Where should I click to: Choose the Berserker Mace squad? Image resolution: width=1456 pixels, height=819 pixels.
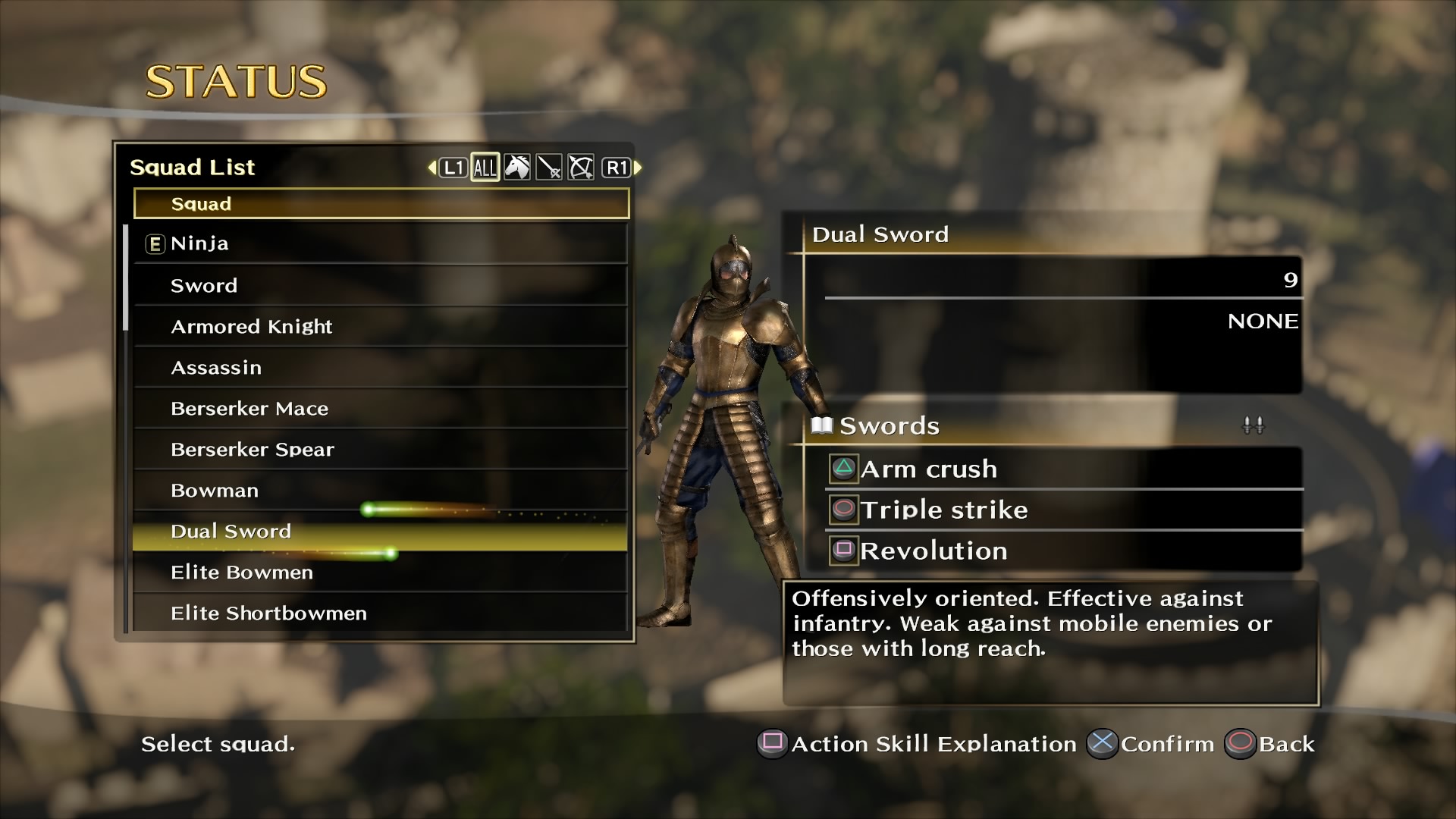tap(379, 409)
